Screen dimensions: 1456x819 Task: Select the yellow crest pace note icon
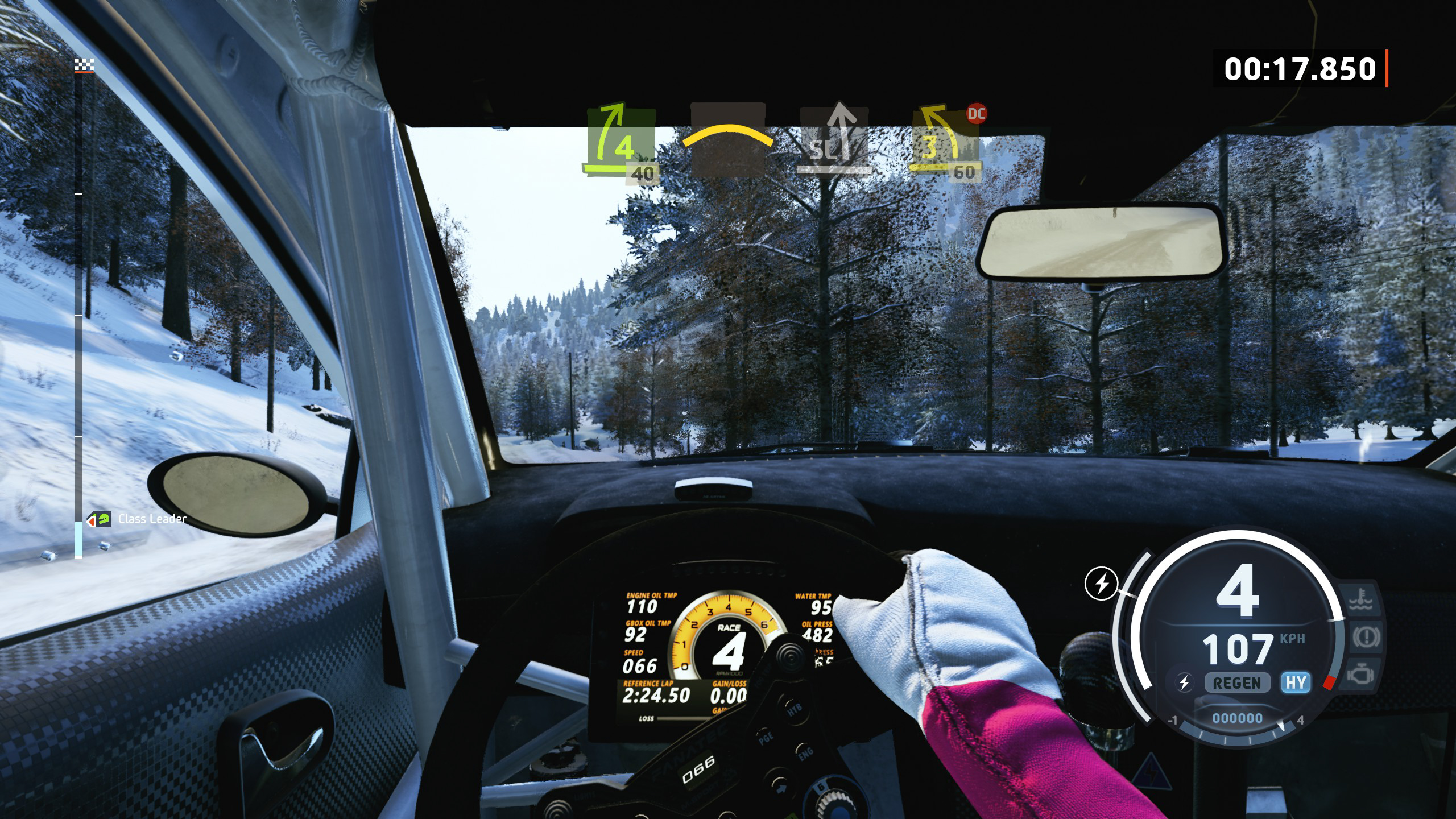click(x=727, y=138)
